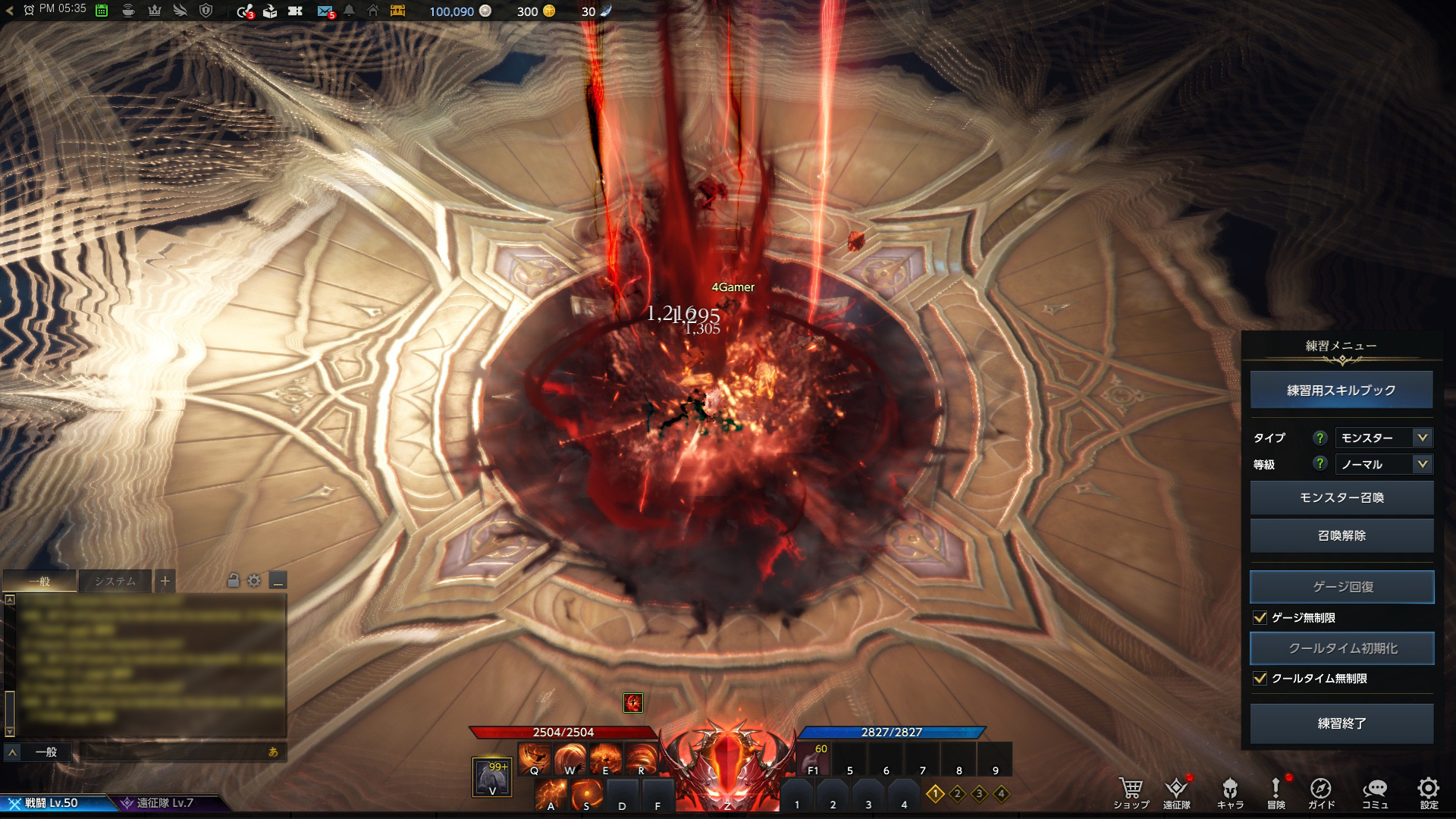Image resolution: width=1456 pixels, height=819 pixels.
Task: Add a new chat tab with plus button
Action: (x=165, y=582)
